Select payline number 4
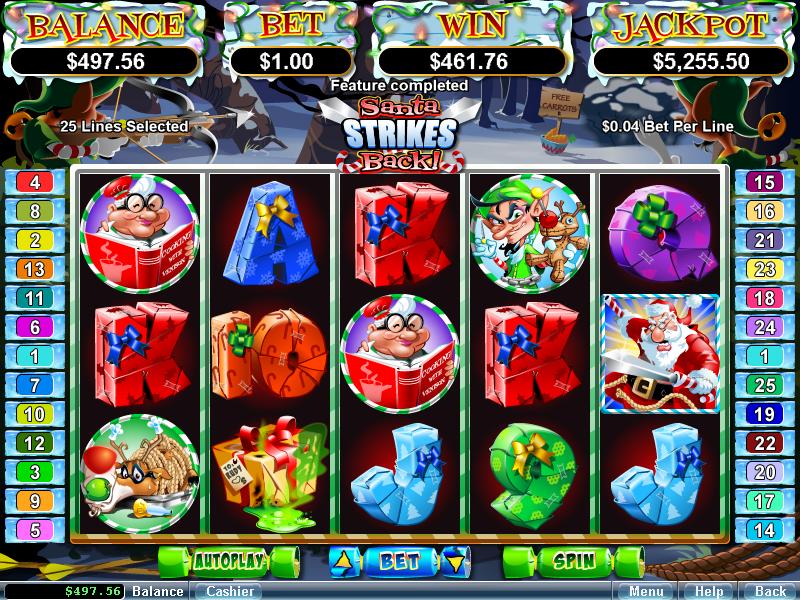 coord(35,182)
